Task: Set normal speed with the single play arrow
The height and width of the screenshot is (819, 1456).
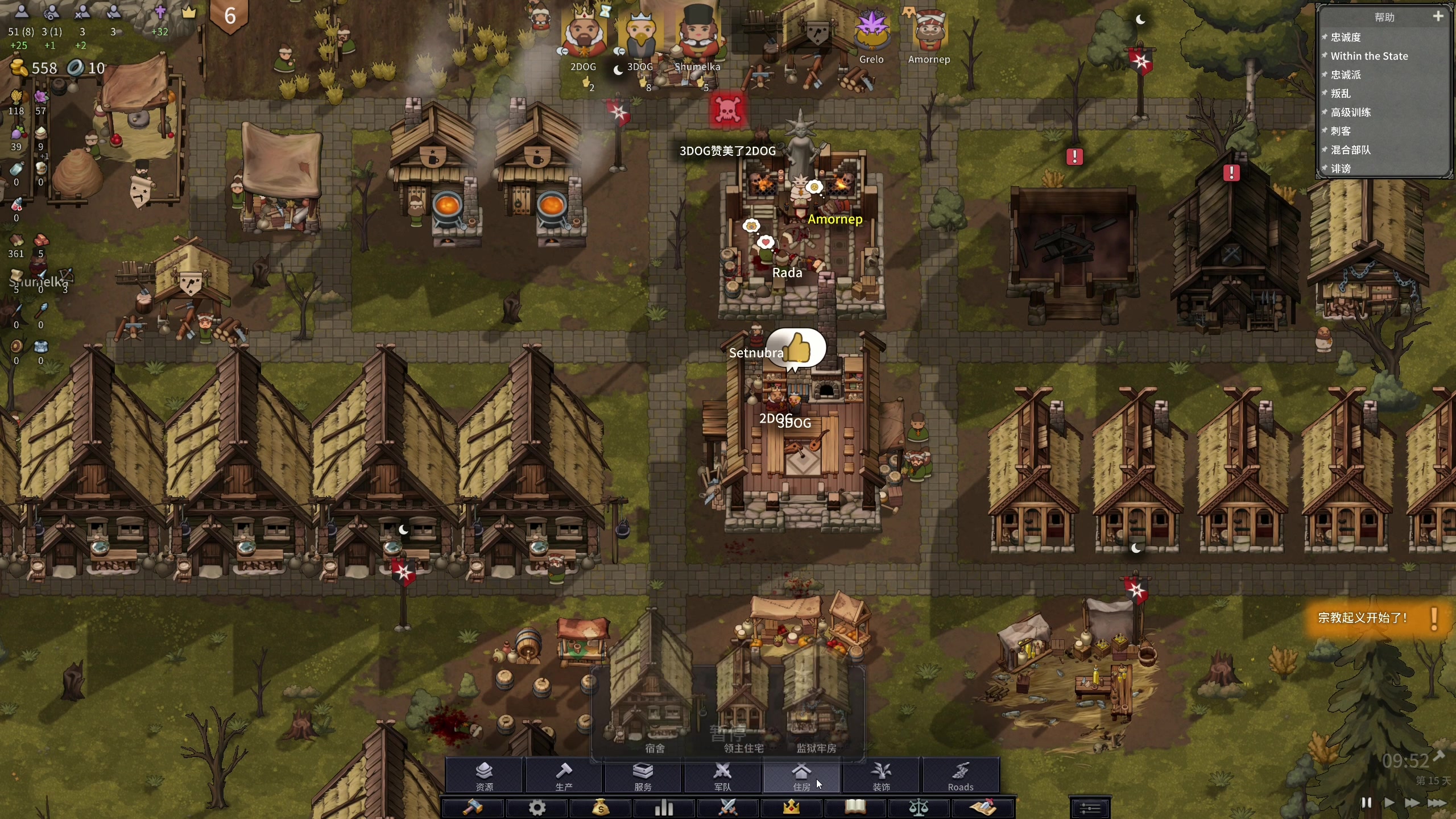Action: 1389,803
